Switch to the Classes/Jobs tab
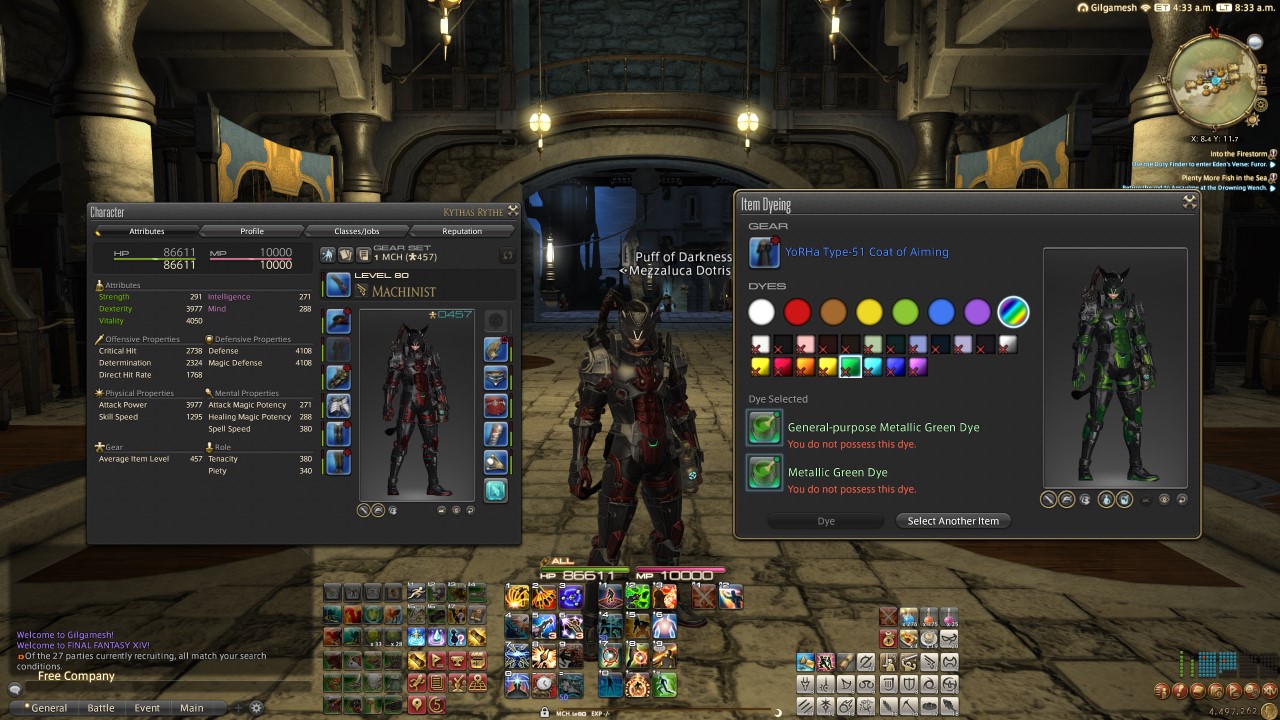 point(360,231)
